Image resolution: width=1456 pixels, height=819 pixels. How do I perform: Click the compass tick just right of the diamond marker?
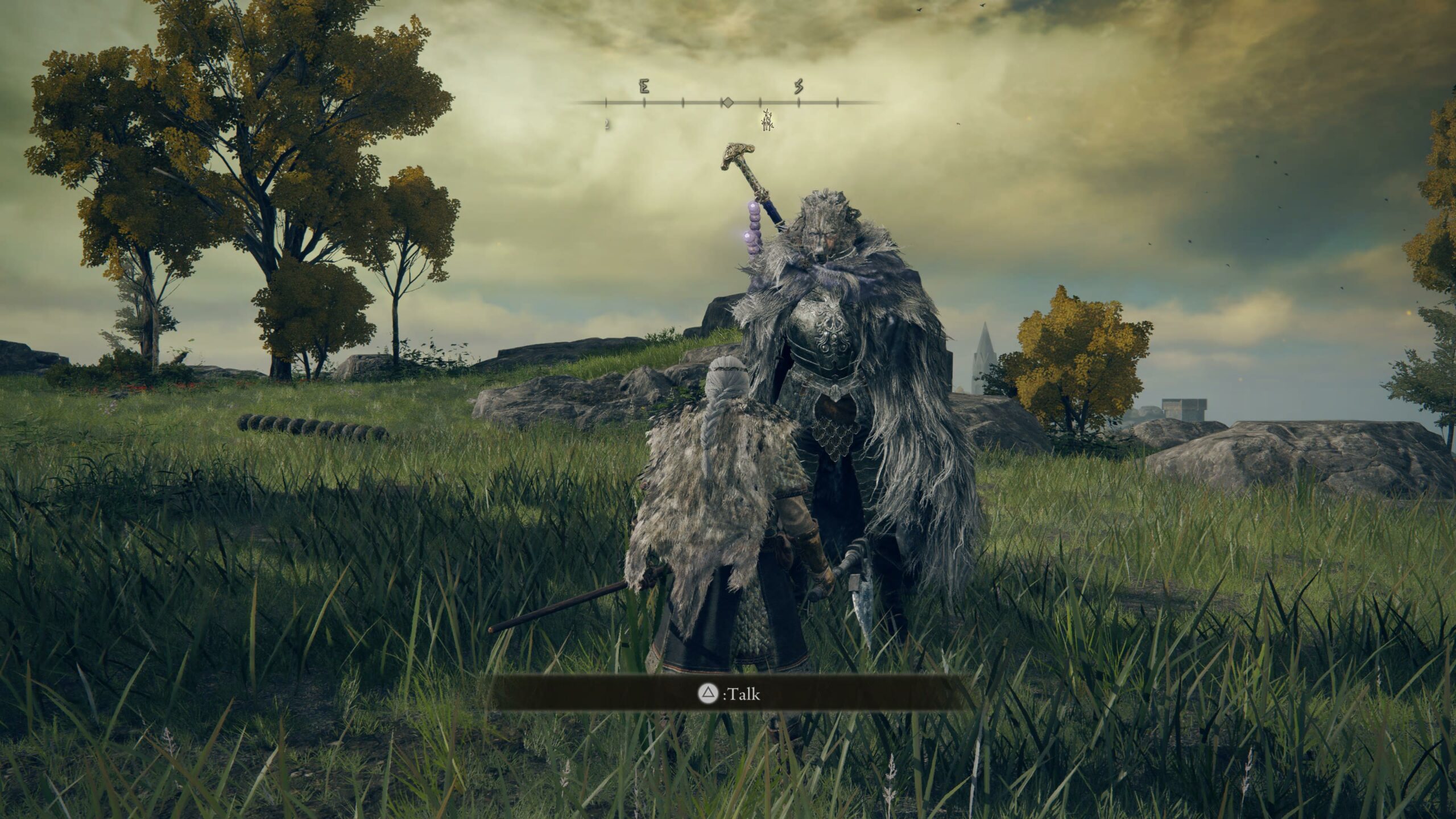click(760, 104)
